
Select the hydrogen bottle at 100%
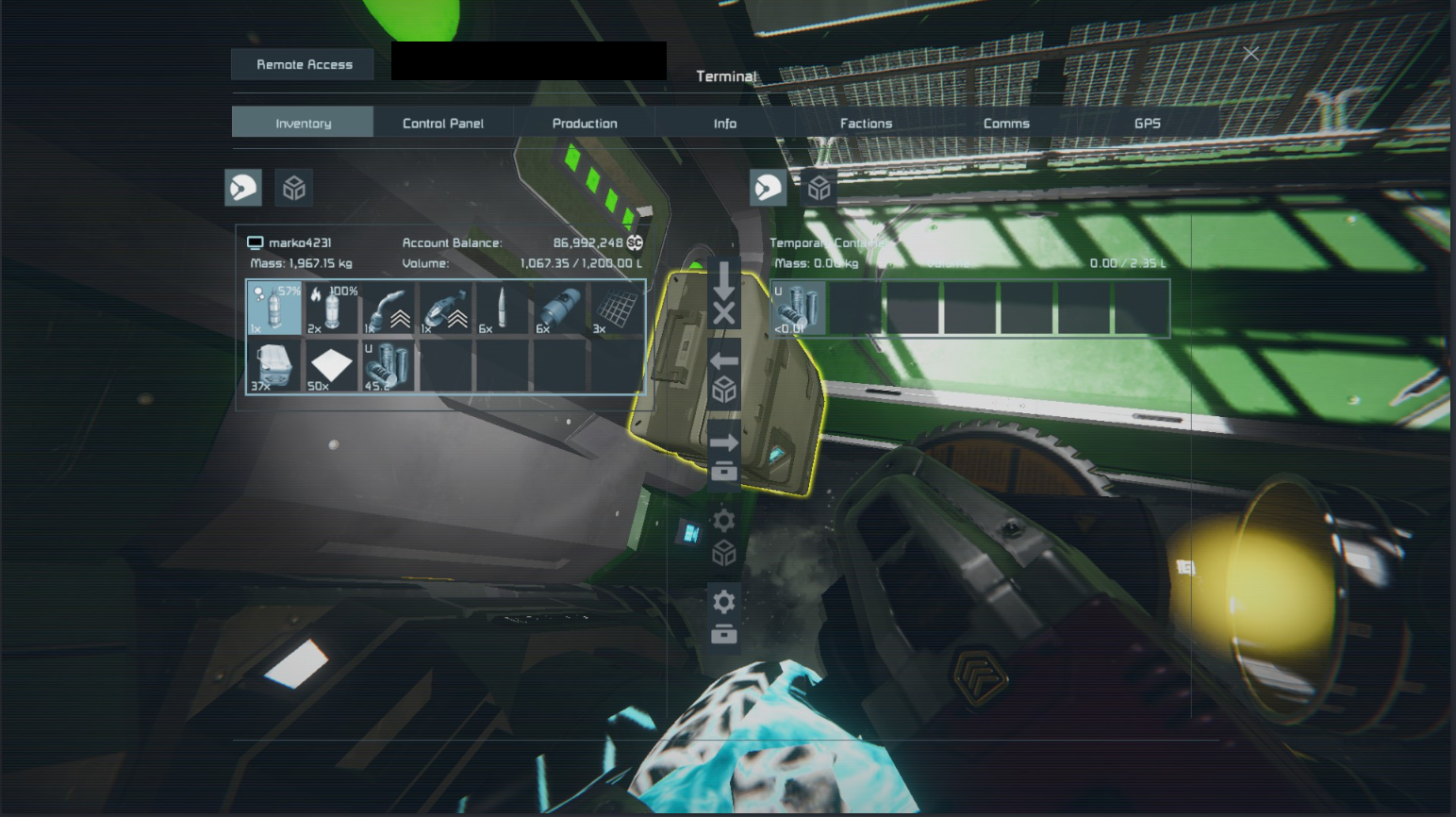point(331,308)
